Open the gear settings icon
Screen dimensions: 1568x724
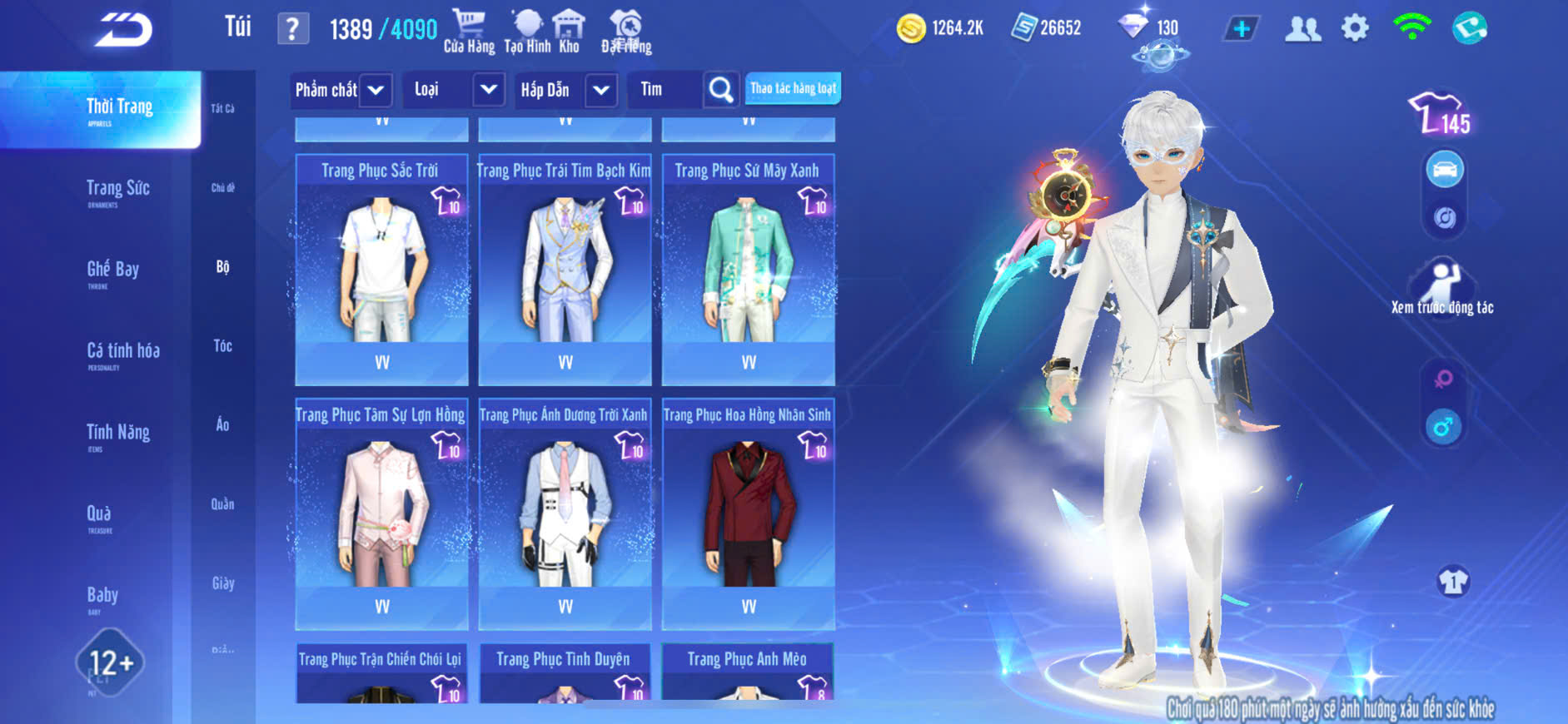1355,29
